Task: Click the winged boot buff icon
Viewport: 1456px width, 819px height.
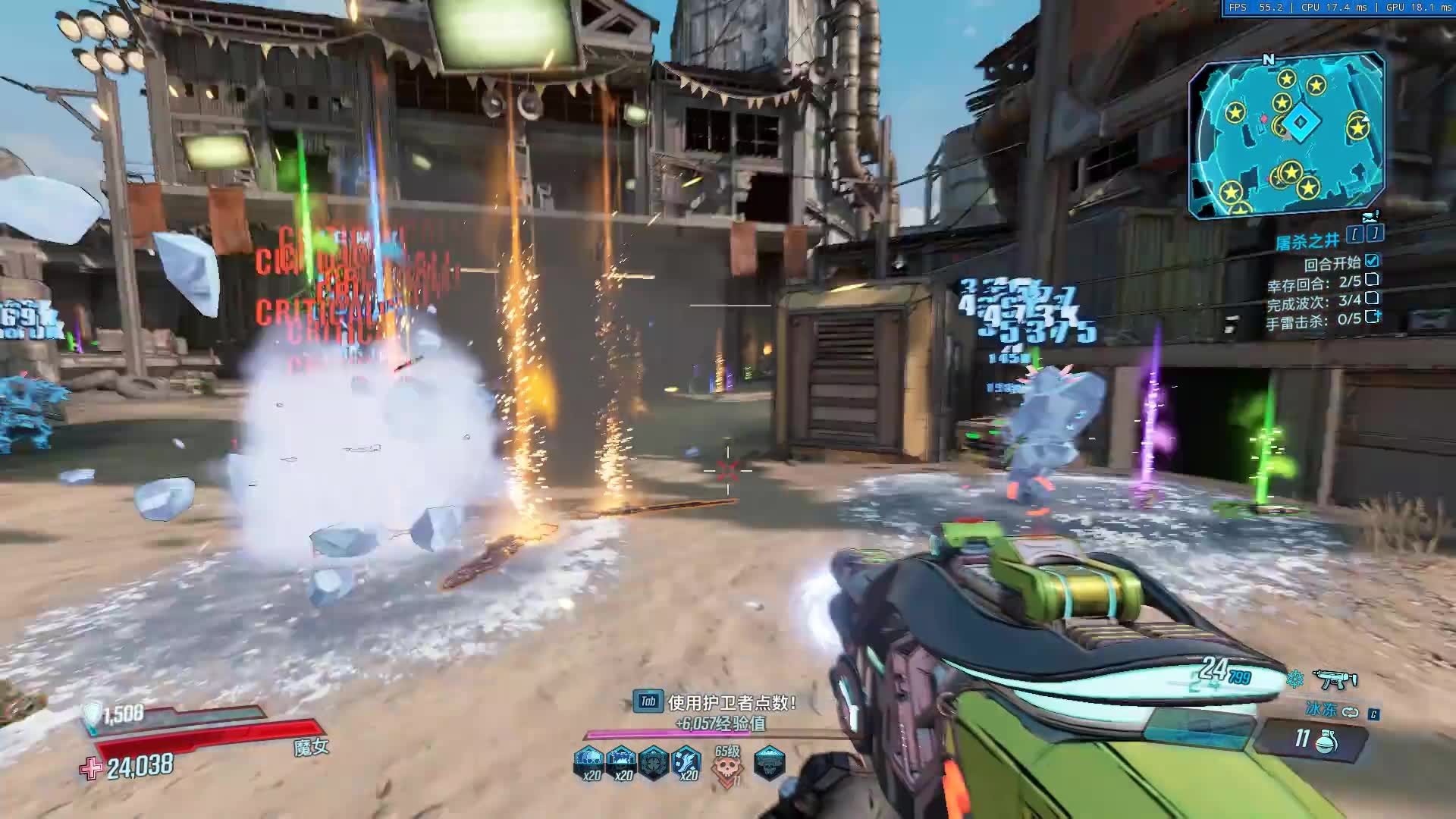Action: pos(687,761)
